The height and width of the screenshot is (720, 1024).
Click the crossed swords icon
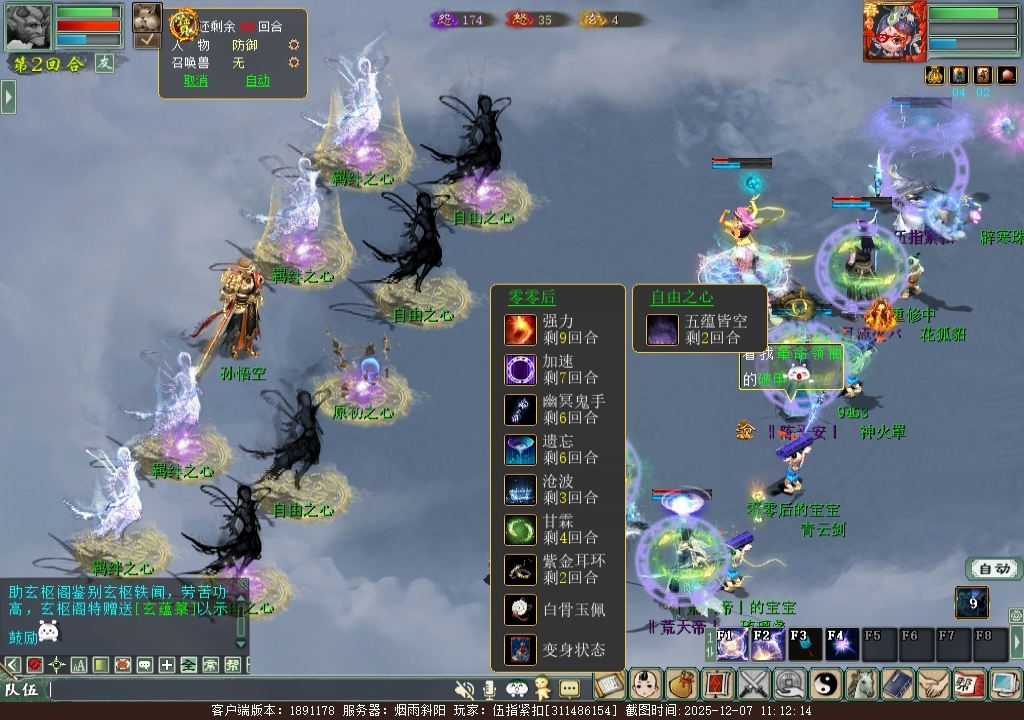click(753, 685)
